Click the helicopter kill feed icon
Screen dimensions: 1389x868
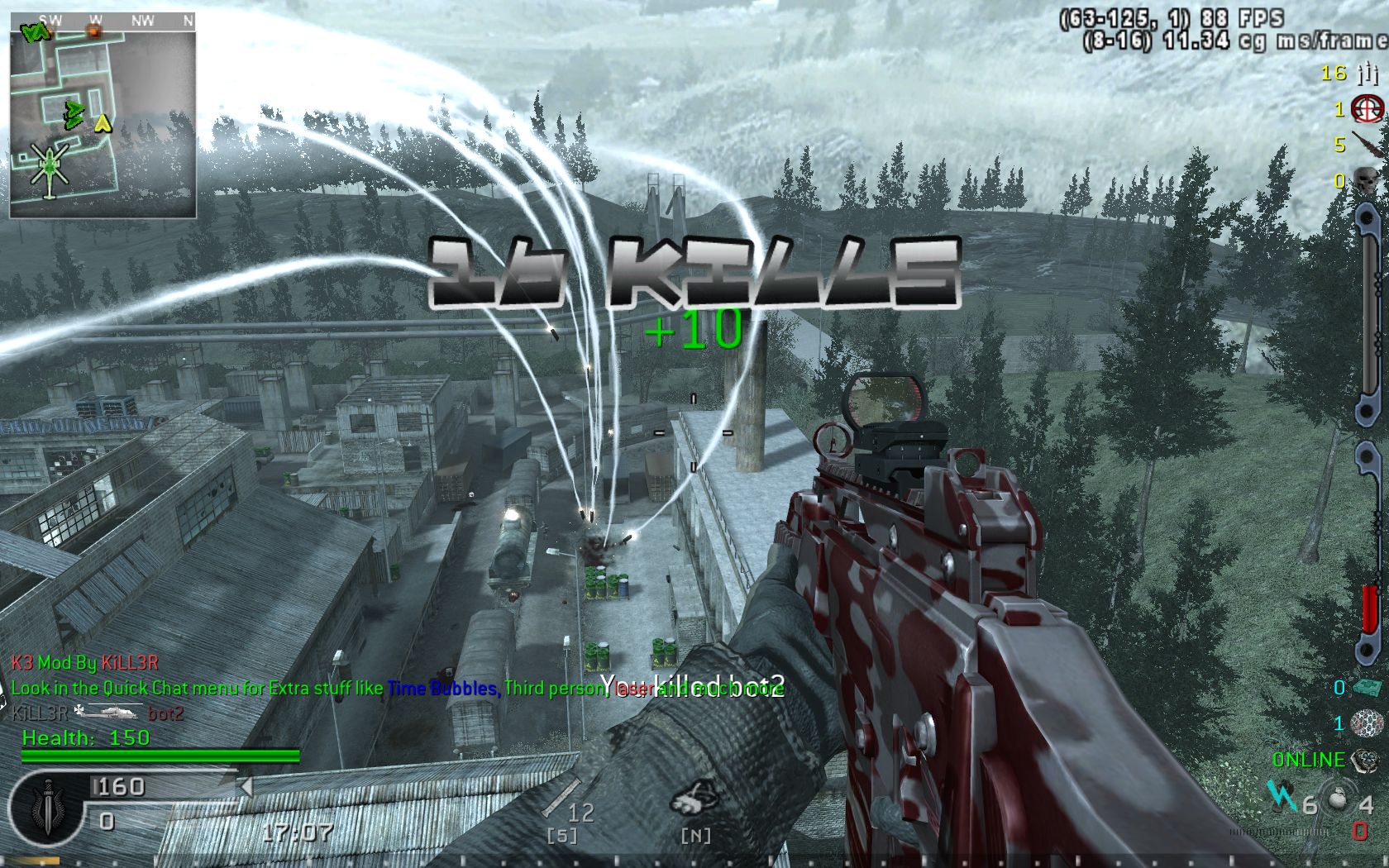tap(110, 712)
